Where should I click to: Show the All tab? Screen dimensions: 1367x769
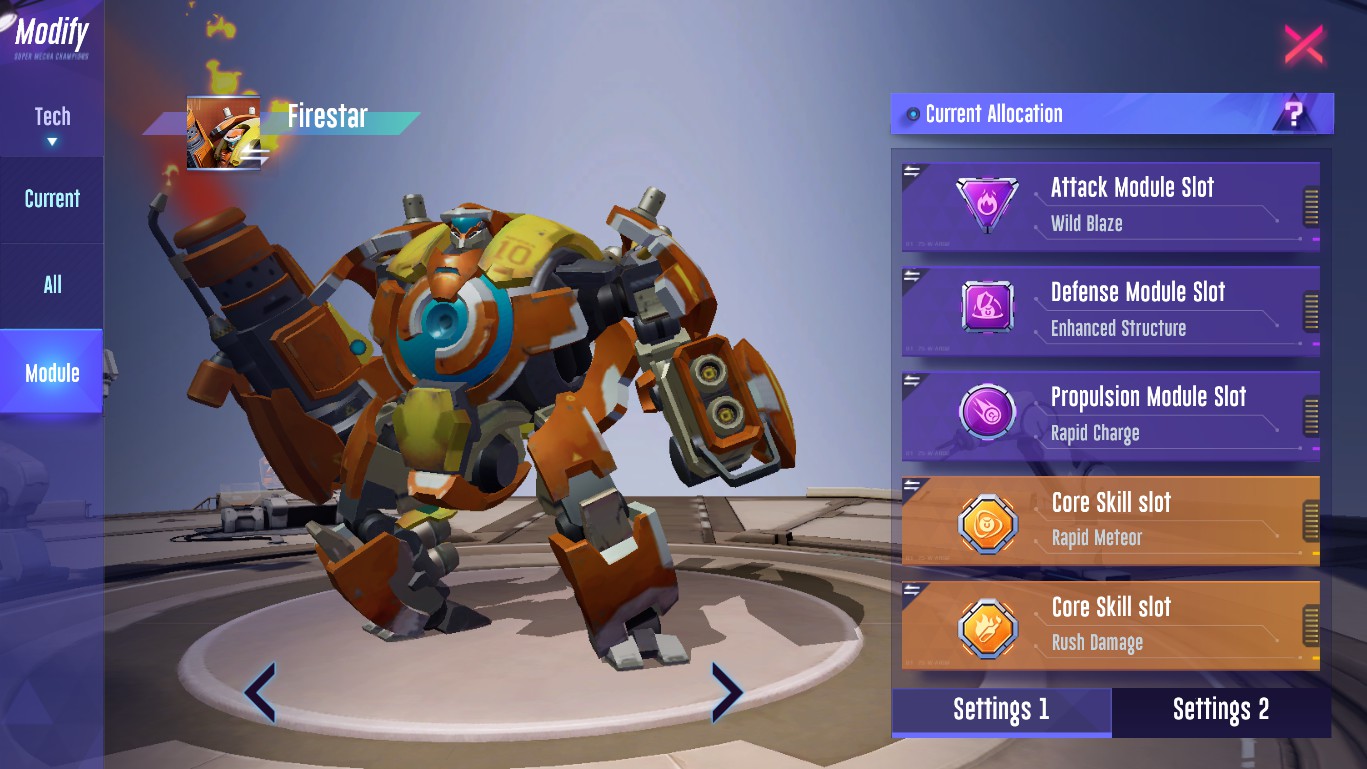tap(52, 285)
